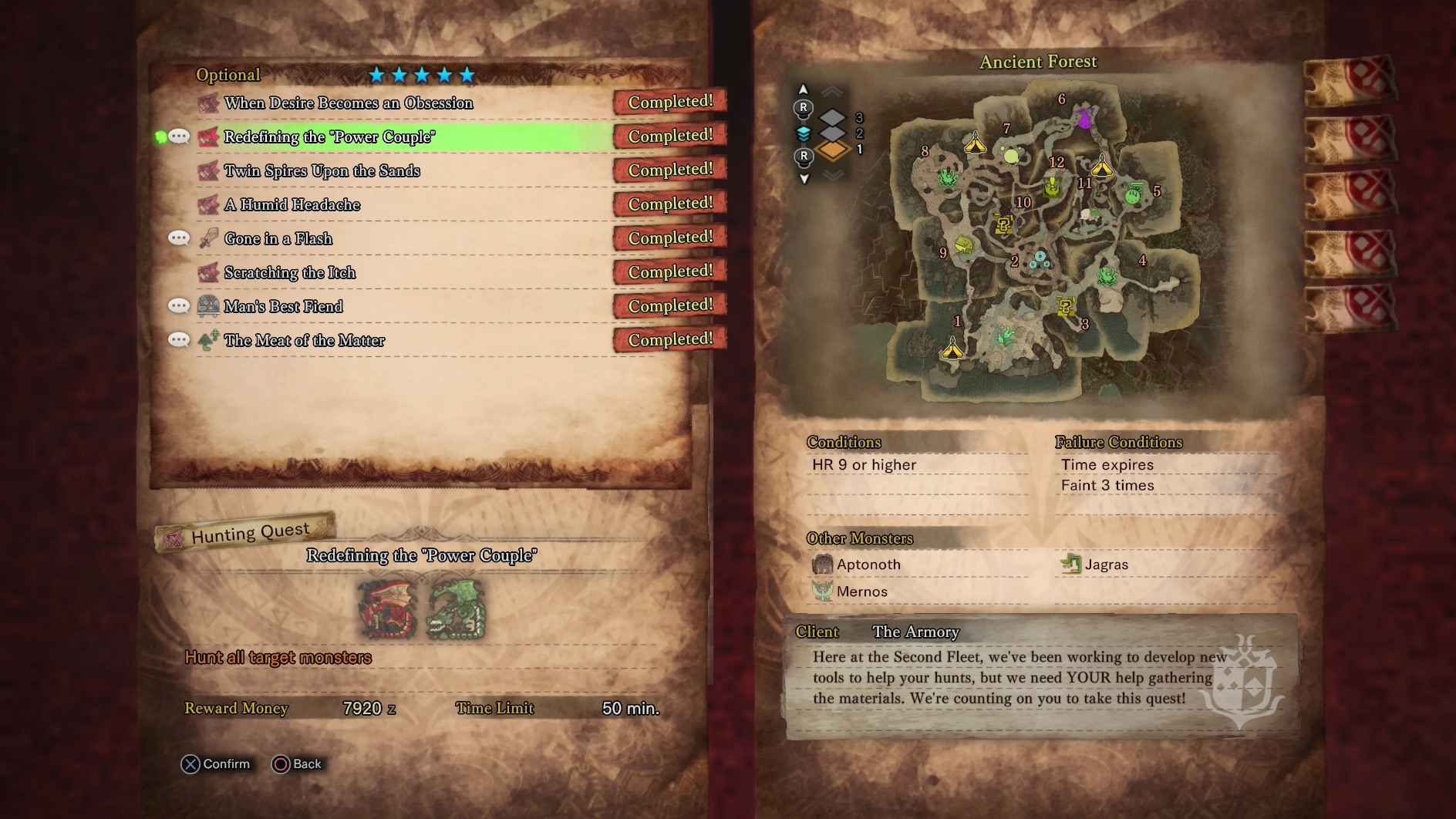Choose Redefining the "Power Couple" quest row
Viewport: 1456px width, 819px height.
[329, 137]
